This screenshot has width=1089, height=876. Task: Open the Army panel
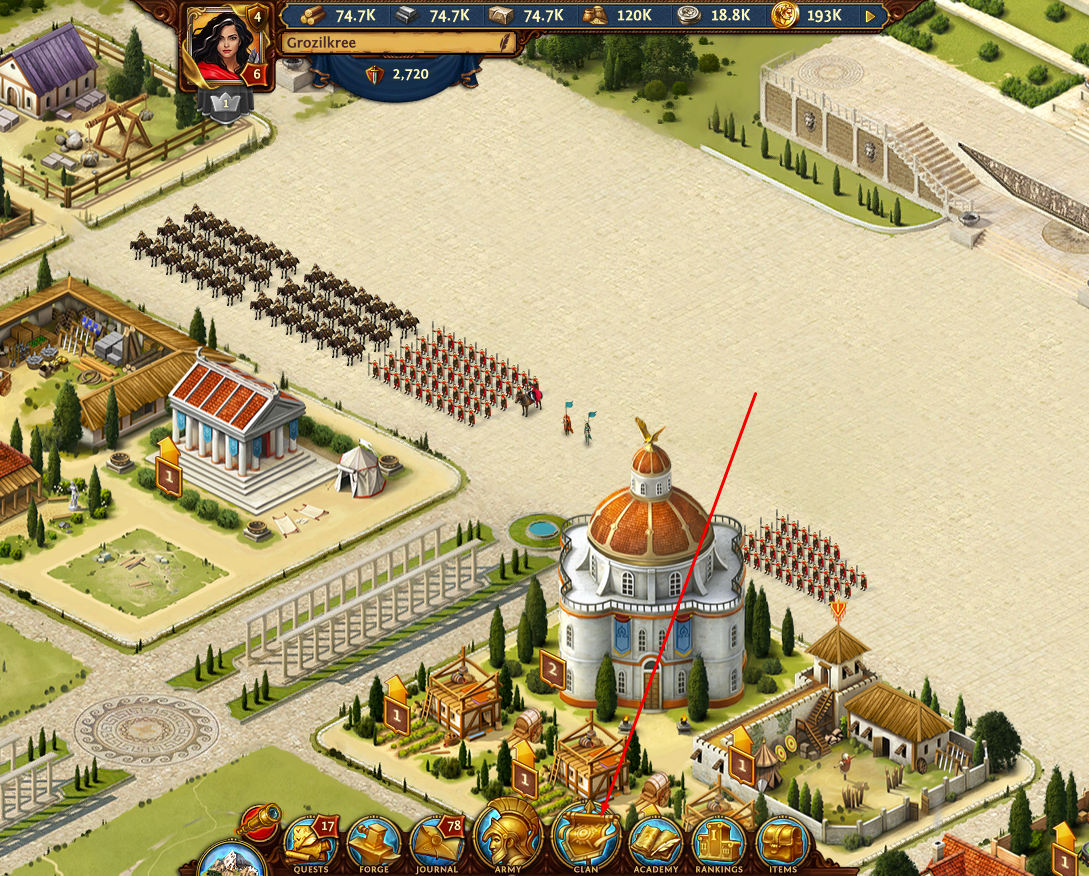(507, 836)
